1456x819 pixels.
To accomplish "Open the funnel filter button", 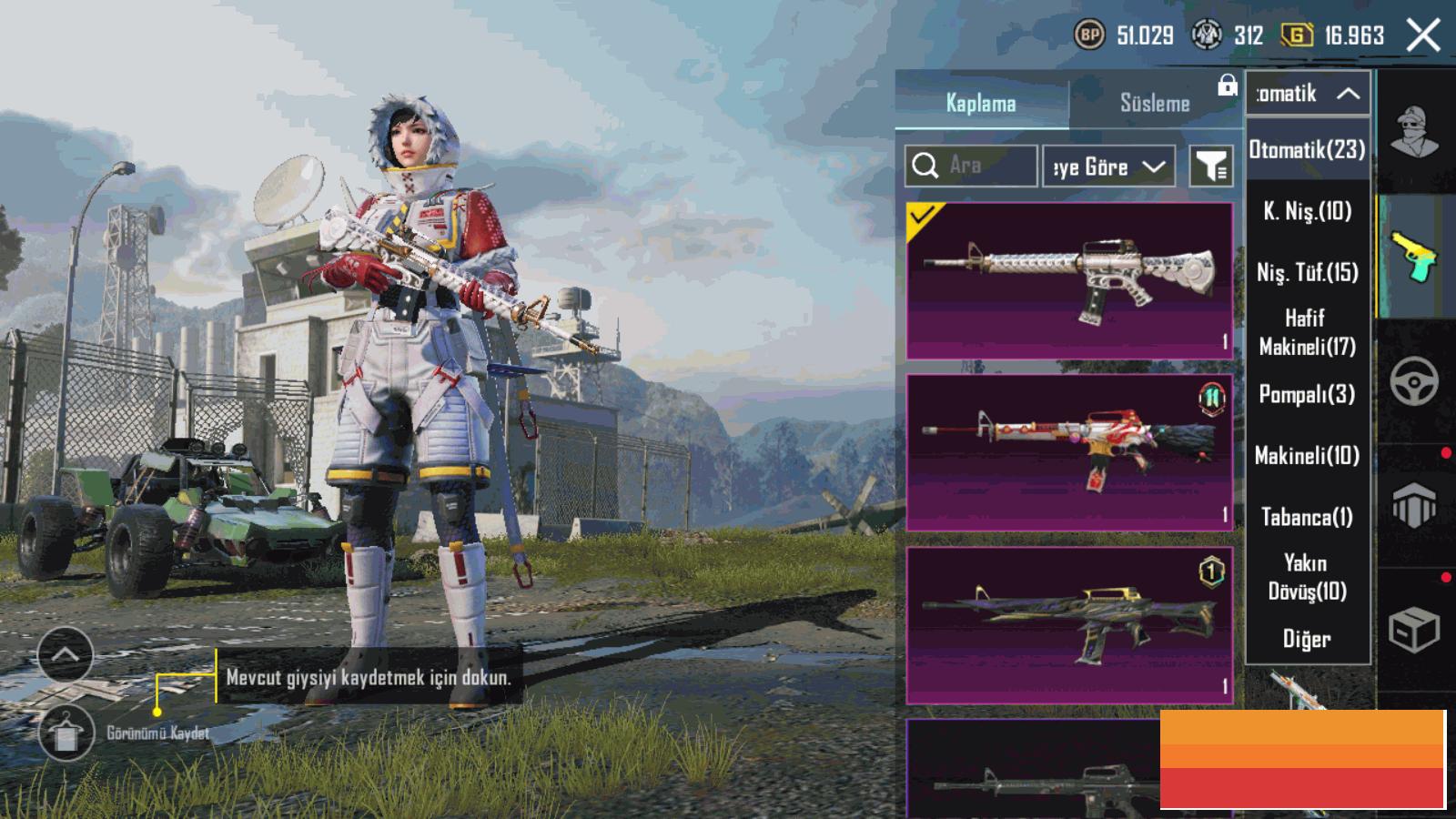I will pos(1210,167).
